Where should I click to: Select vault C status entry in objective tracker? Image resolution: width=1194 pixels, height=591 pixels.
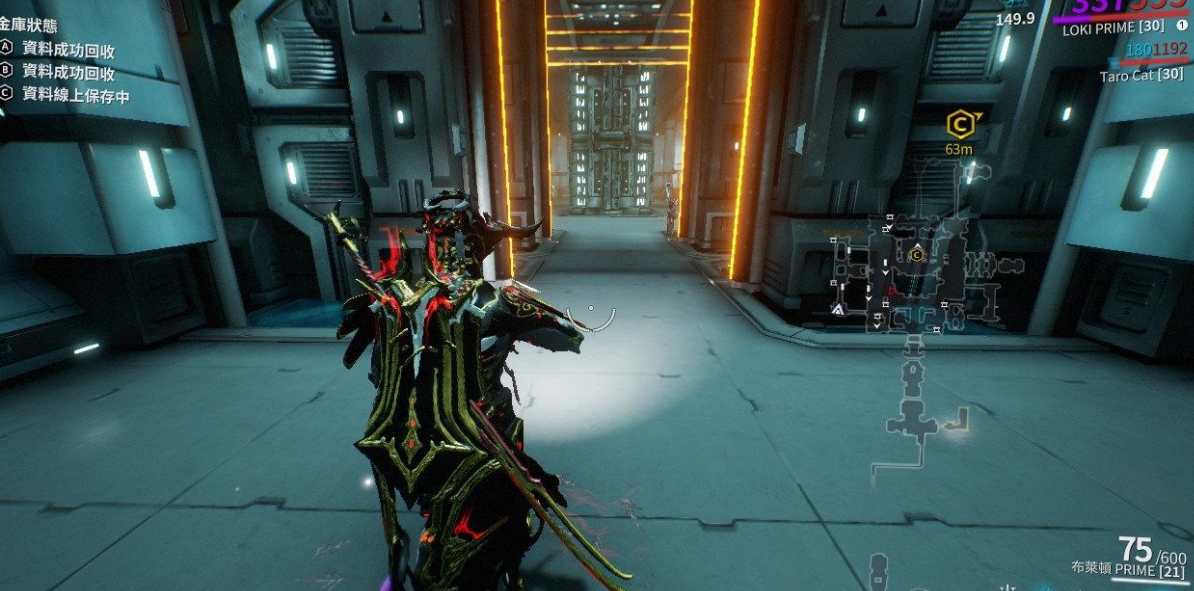click(68, 95)
